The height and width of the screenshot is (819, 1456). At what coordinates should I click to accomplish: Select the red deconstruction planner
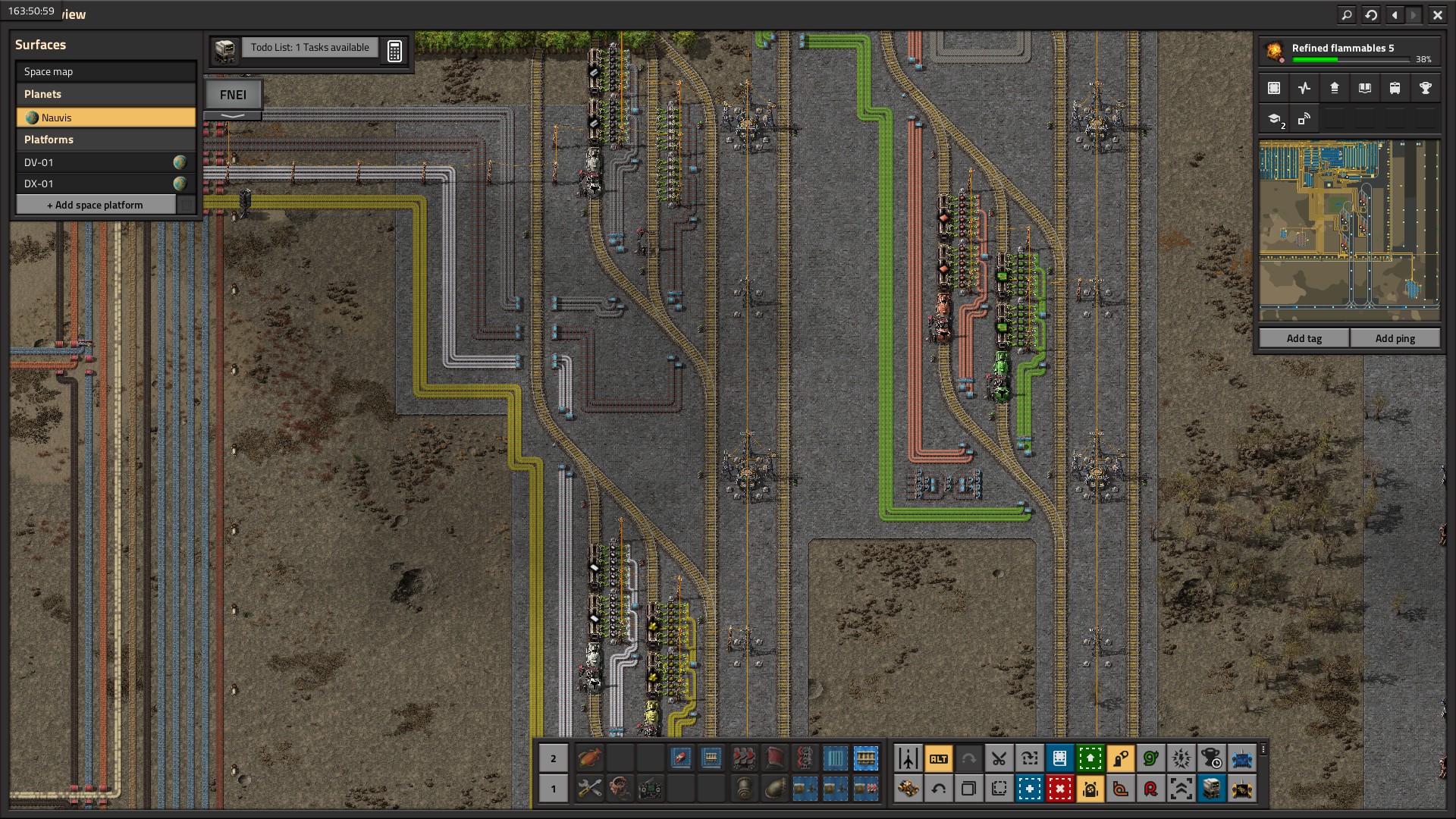[x=1059, y=789]
